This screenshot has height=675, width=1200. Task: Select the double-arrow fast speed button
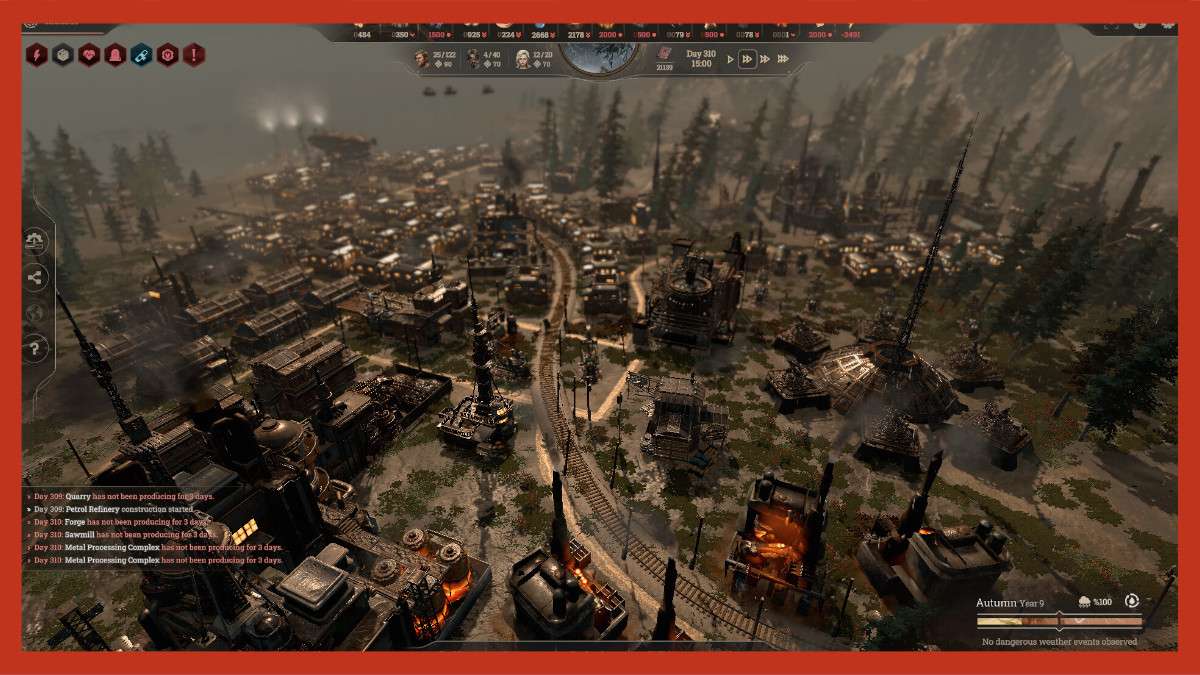click(746, 60)
